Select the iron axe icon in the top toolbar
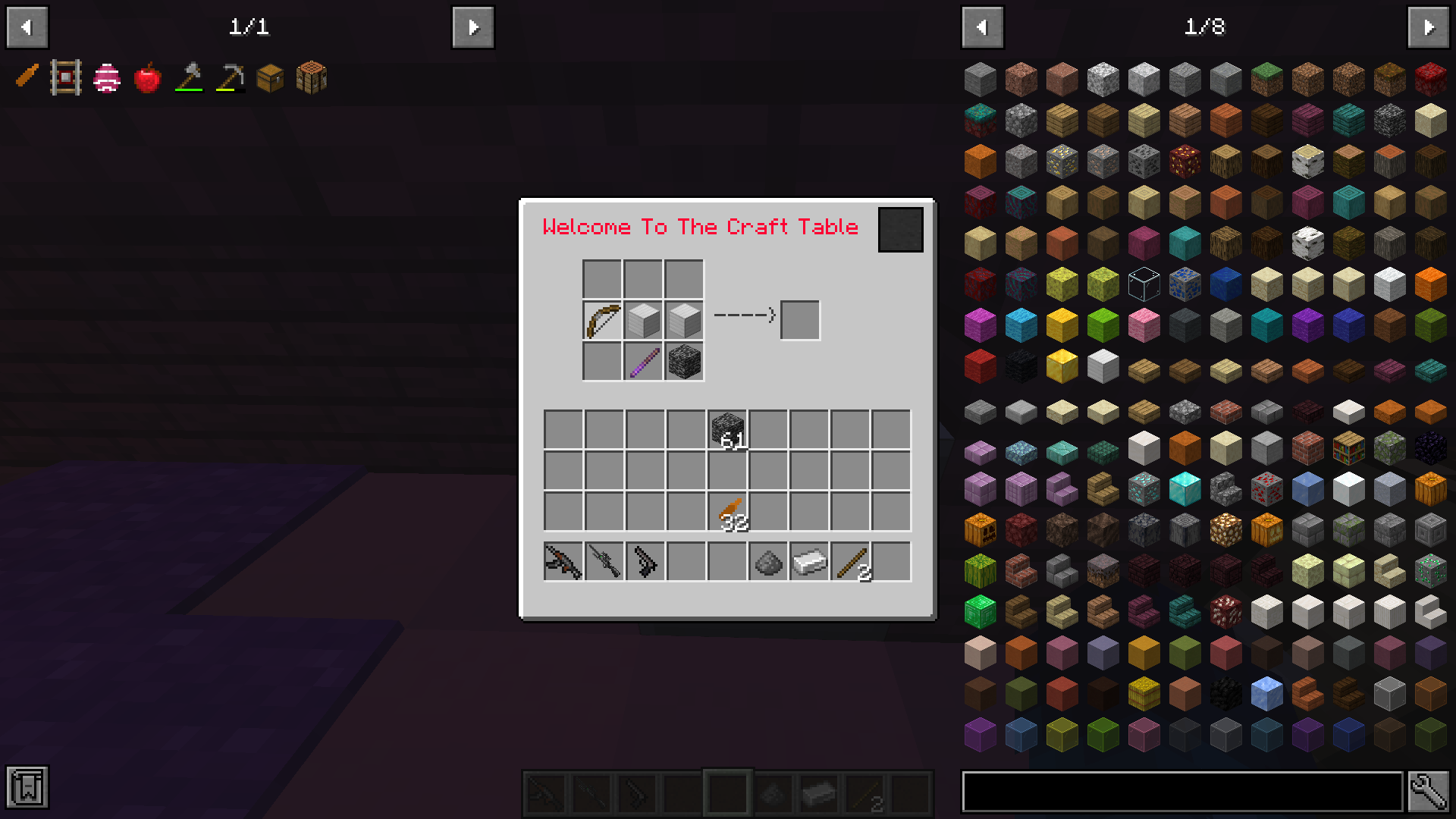 click(x=188, y=77)
